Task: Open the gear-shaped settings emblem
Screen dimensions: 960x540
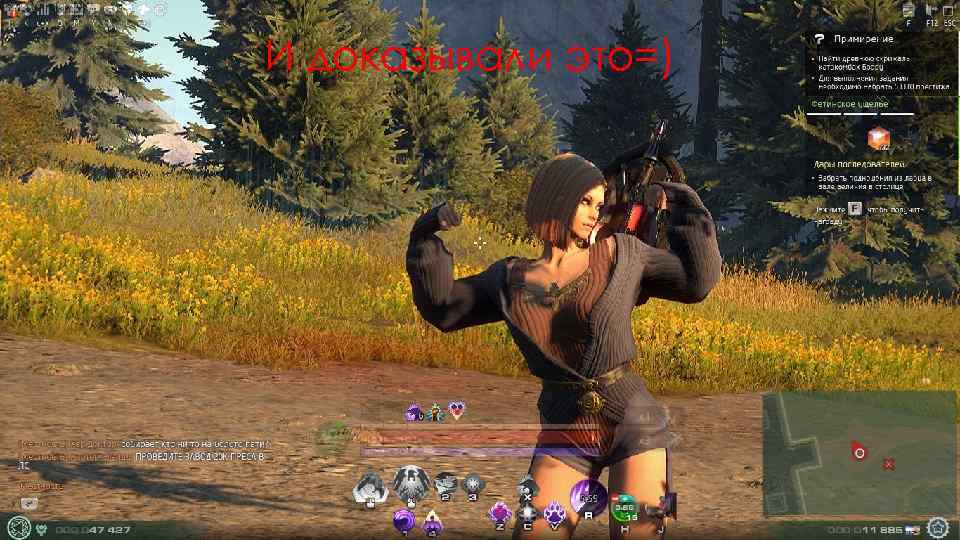Action: (938, 527)
